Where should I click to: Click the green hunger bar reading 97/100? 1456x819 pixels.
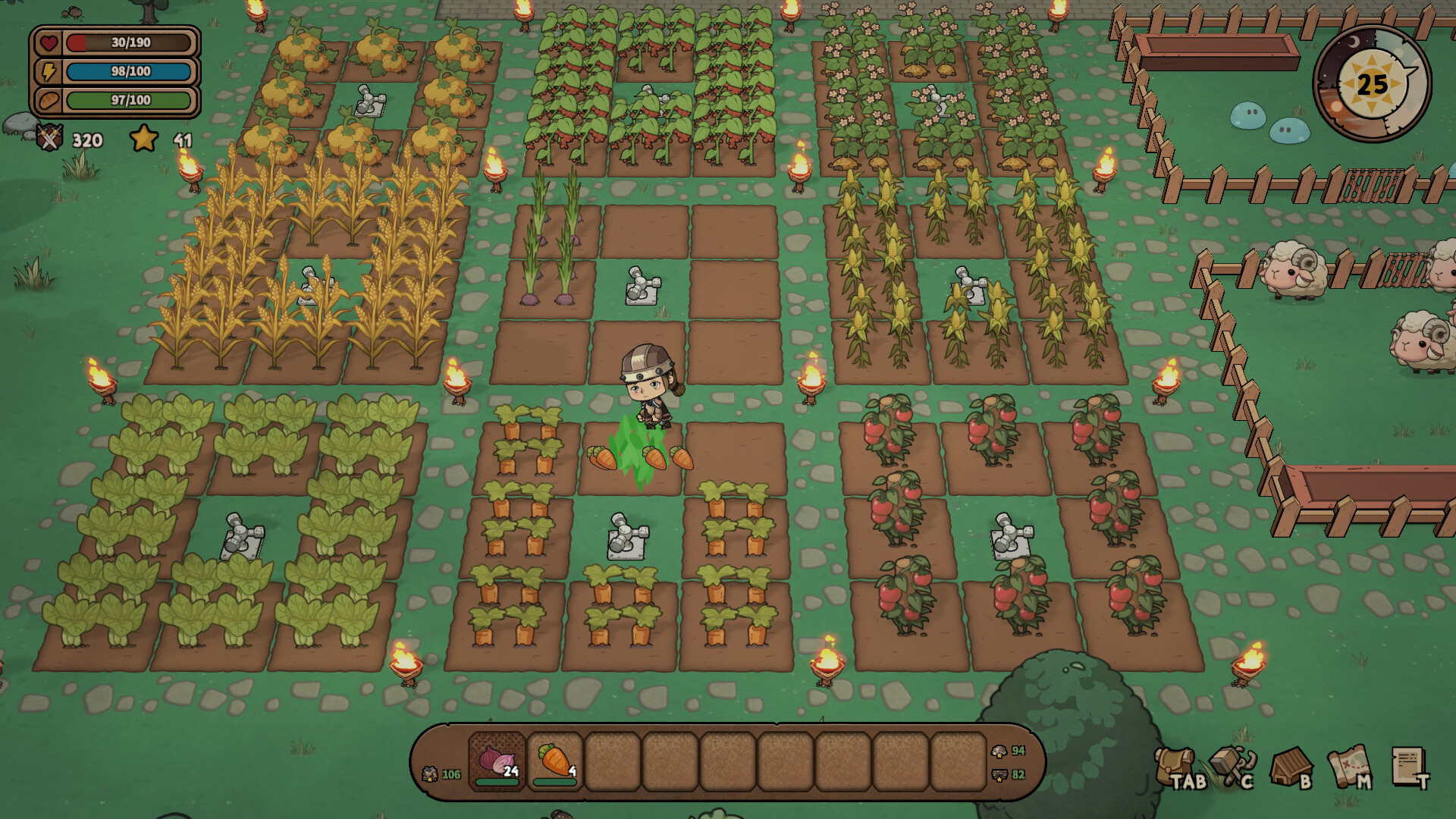tap(127, 99)
